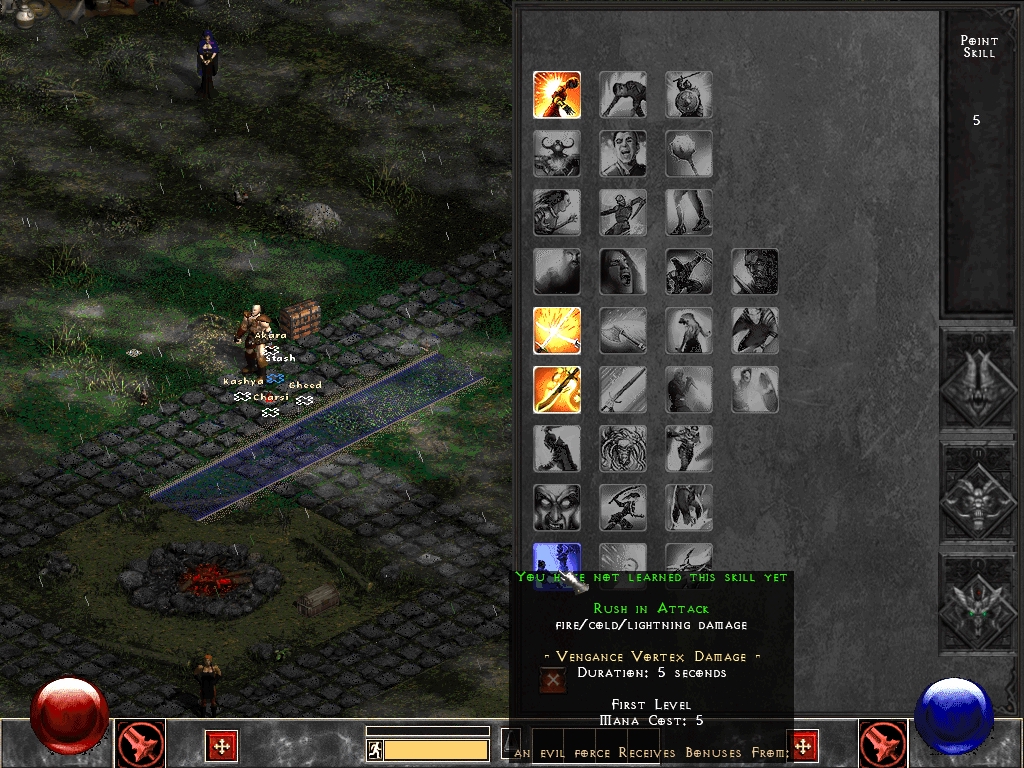Select the glowing-eyed angry face skill
1024x768 pixels.
tap(557, 508)
